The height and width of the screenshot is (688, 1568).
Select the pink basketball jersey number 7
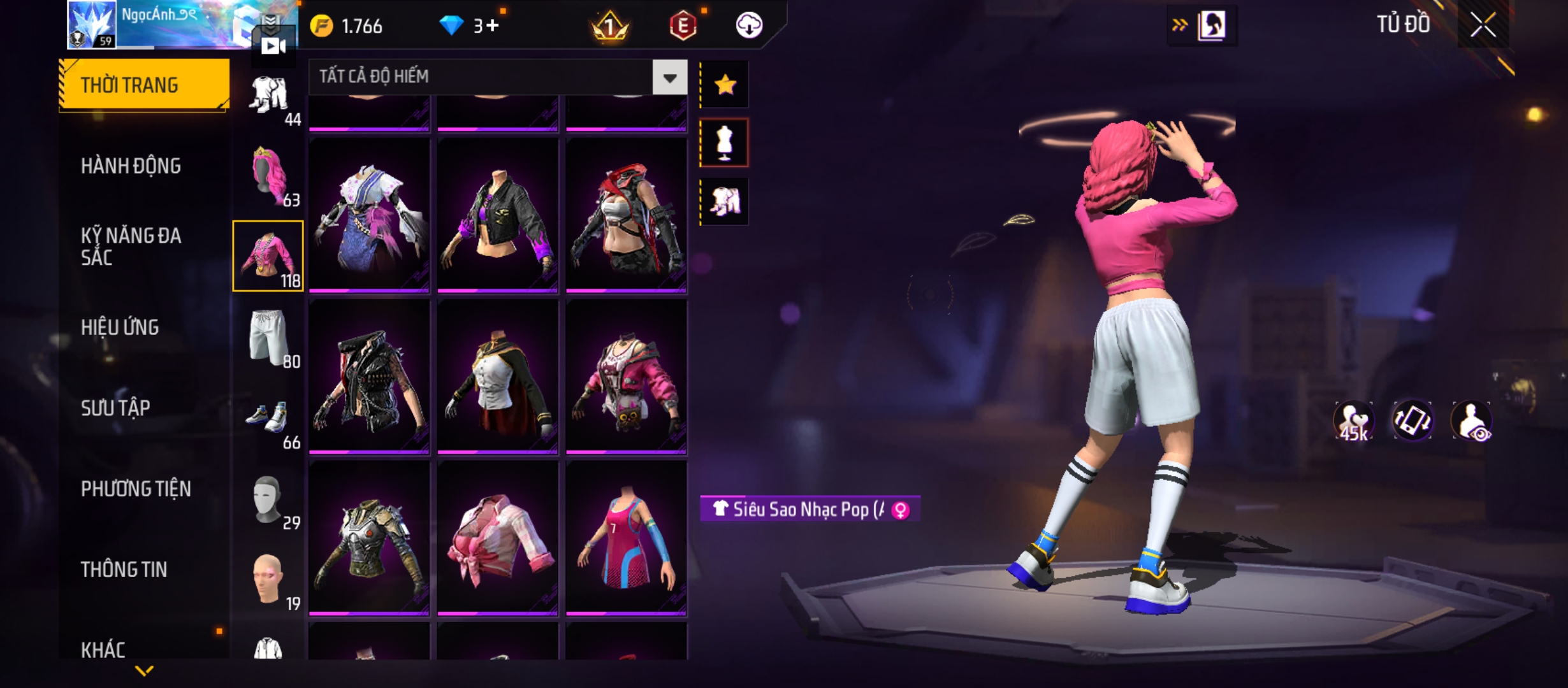[x=626, y=538]
